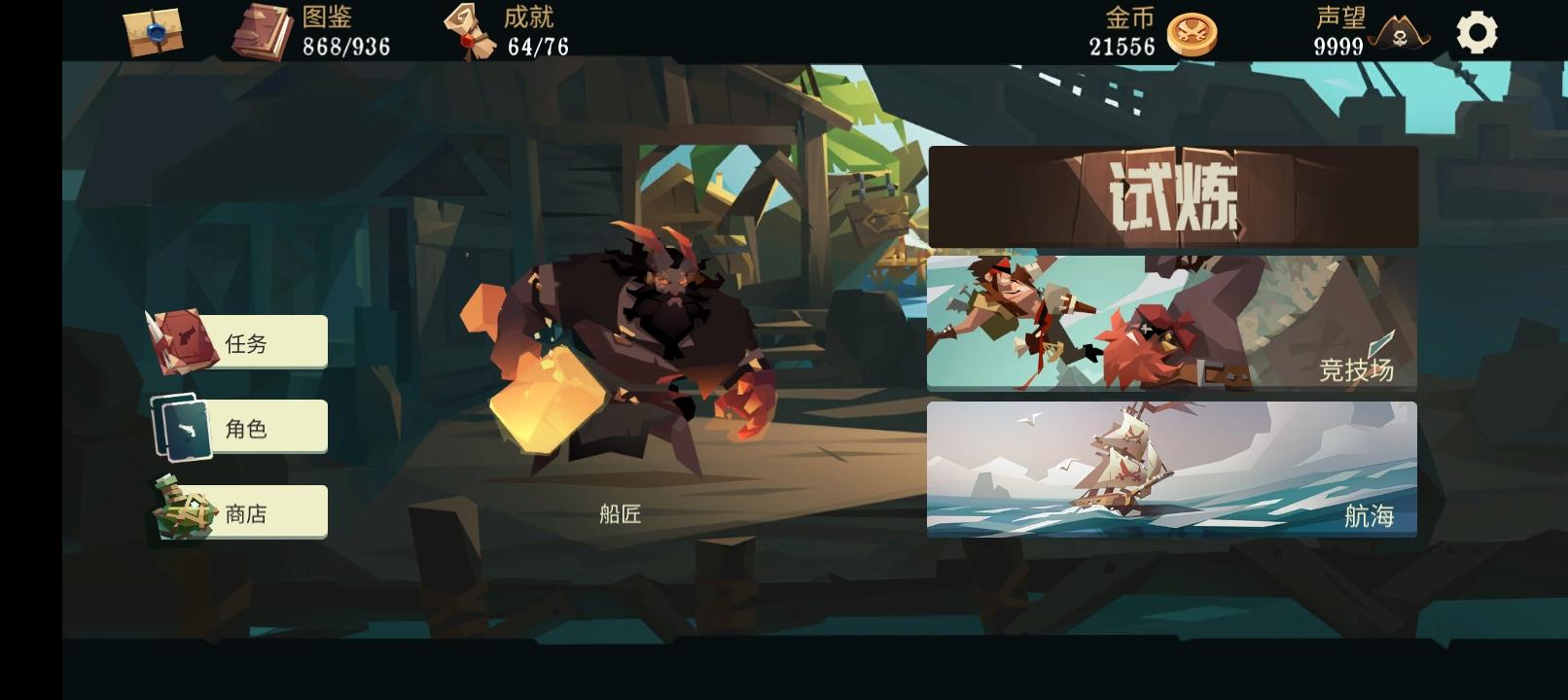Image resolution: width=1568 pixels, height=700 pixels.
Task: Open the 试炼 trials banner
Action: point(1173,195)
